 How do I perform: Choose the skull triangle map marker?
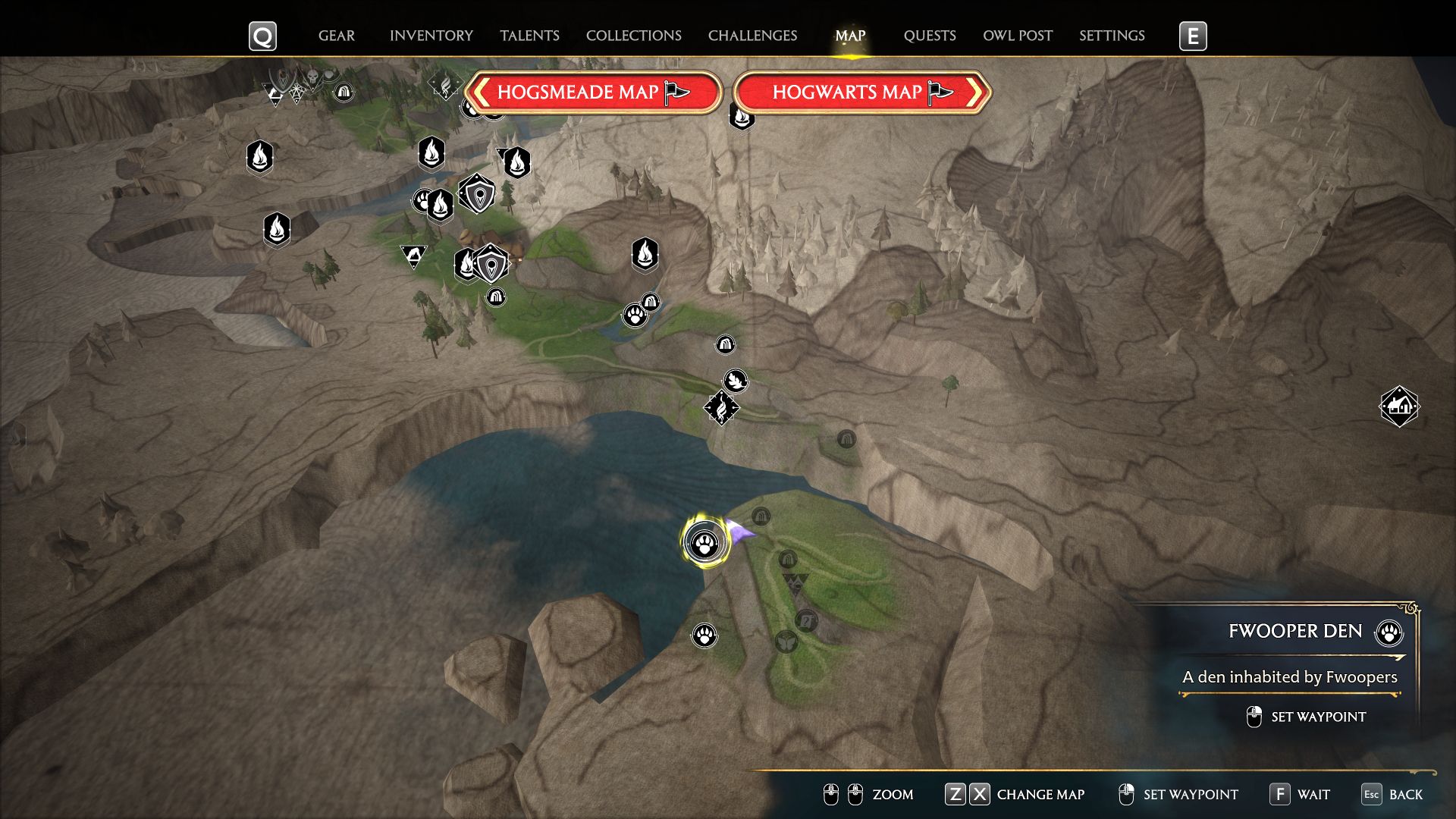312,77
